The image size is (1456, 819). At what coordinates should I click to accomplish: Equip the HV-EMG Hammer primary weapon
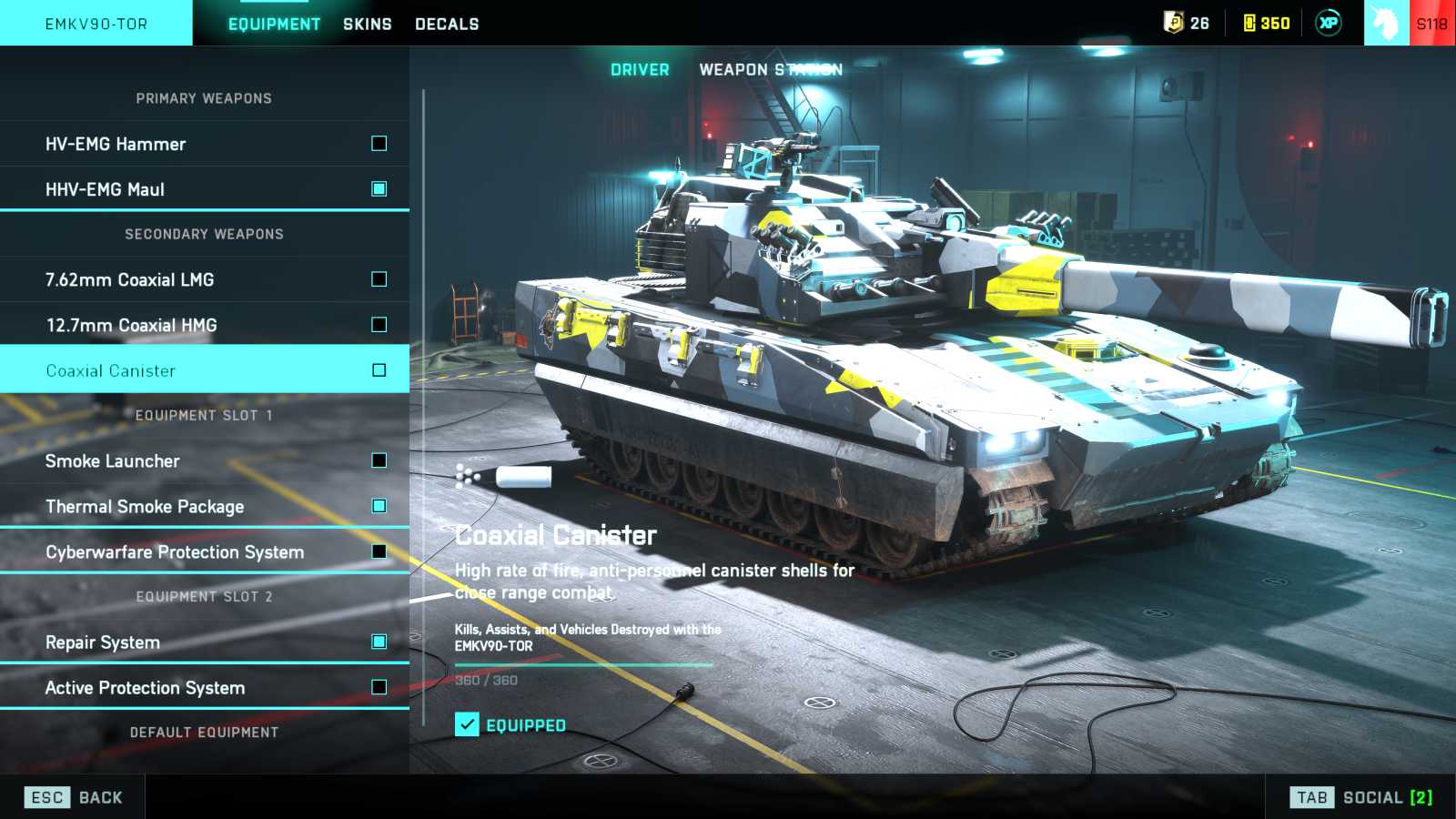pos(205,144)
